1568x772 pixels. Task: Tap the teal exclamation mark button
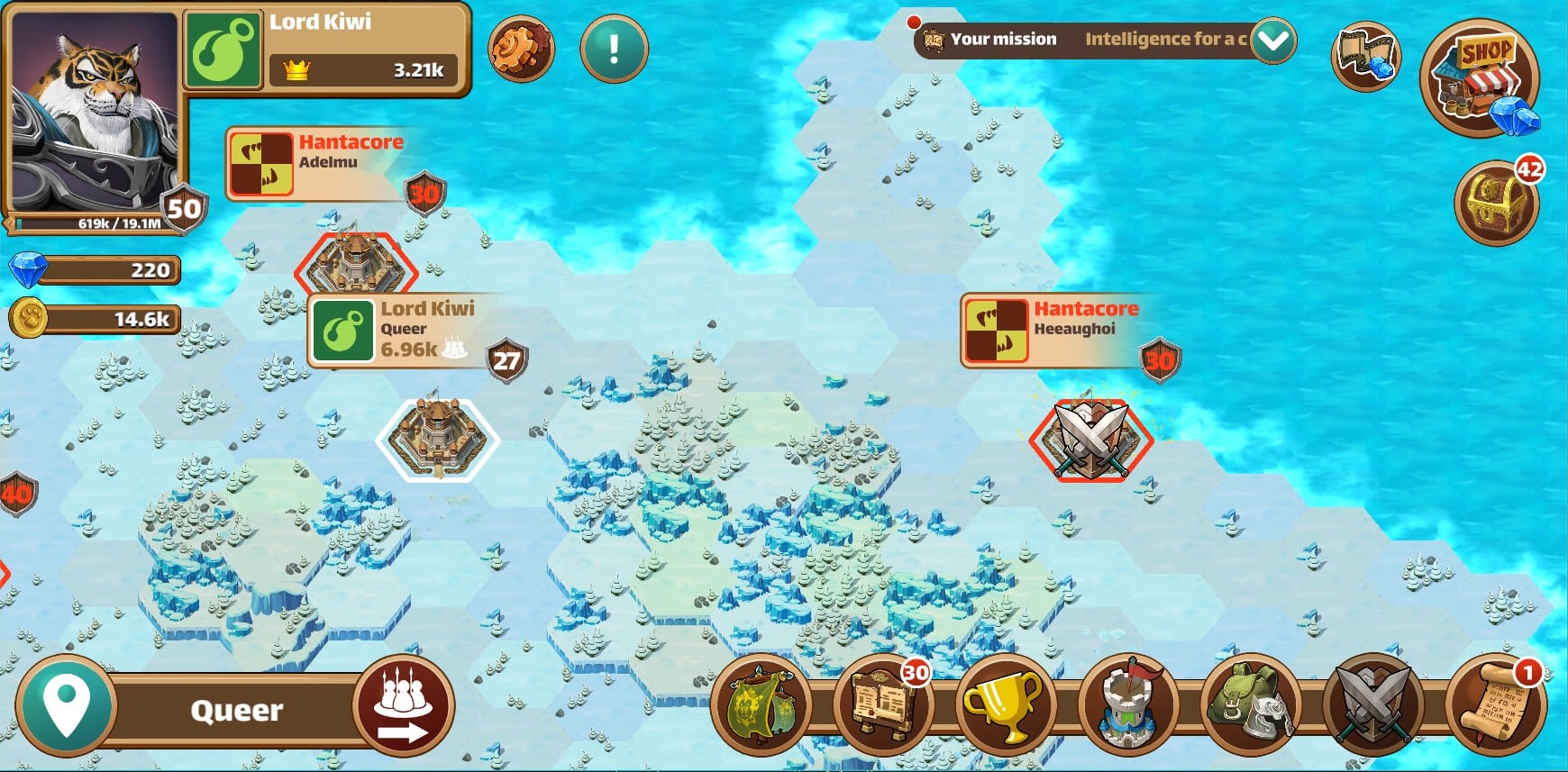tap(614, 49)
